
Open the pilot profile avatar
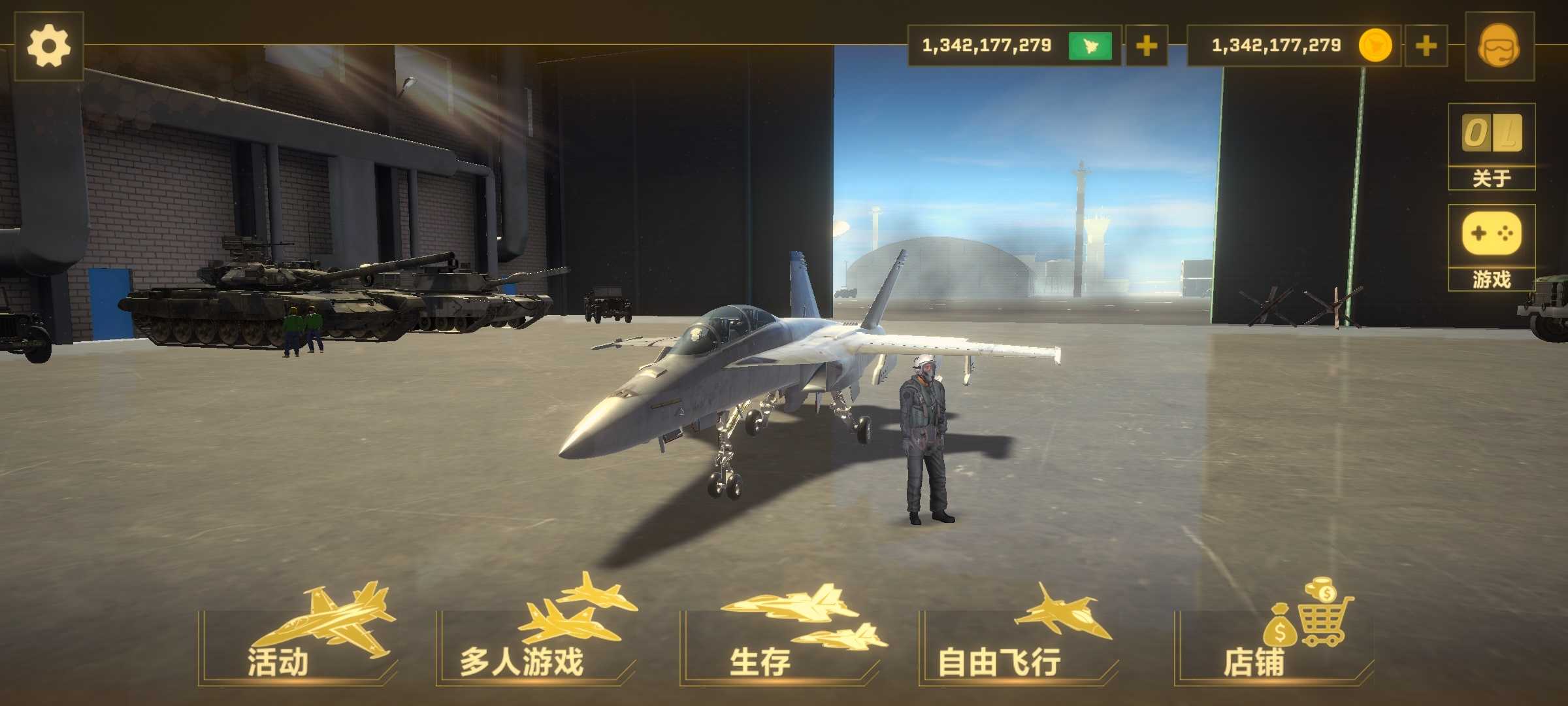pyautogui.click(x=1499, y=46)
